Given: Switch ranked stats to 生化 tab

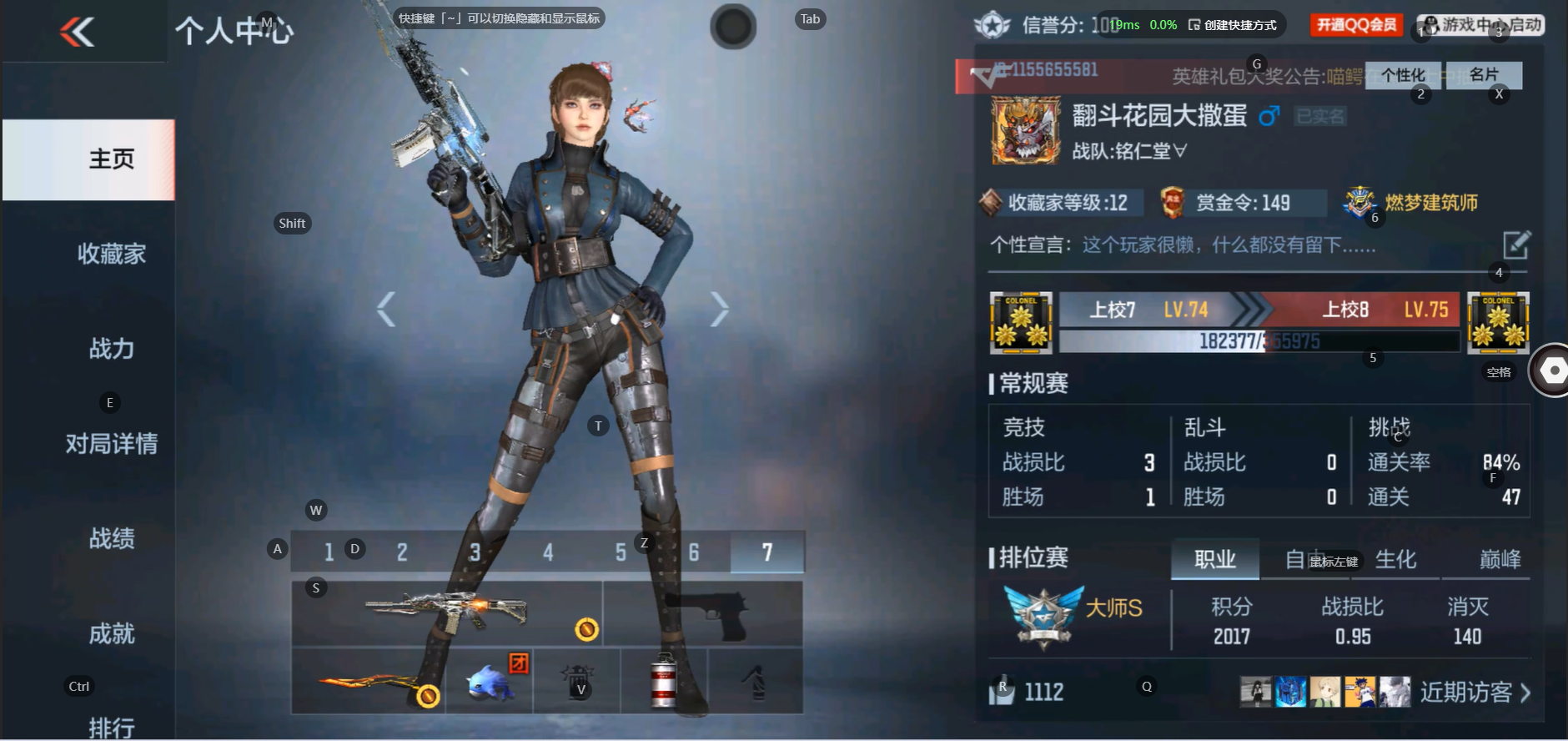Looking at the screenshot, I should (1395, 559).
